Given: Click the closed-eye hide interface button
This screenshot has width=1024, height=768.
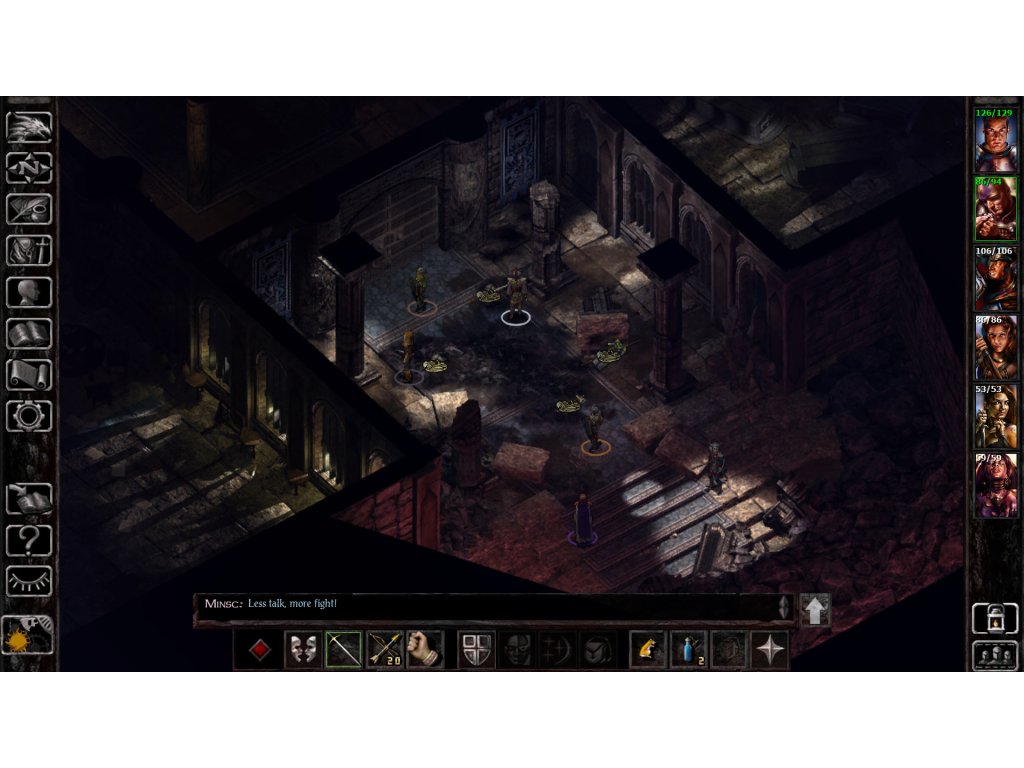Looking at the screenshot, I should [29, 581].
